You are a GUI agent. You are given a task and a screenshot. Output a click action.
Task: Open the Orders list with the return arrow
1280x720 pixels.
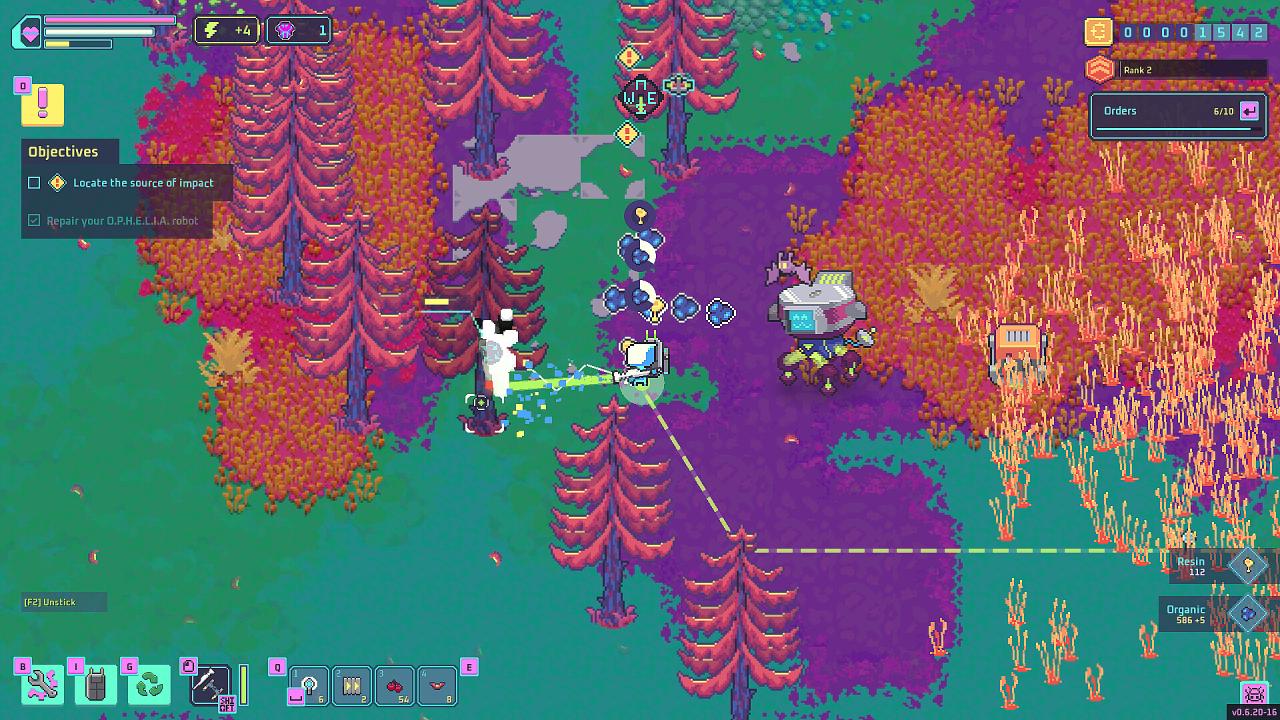(1248, 111)
